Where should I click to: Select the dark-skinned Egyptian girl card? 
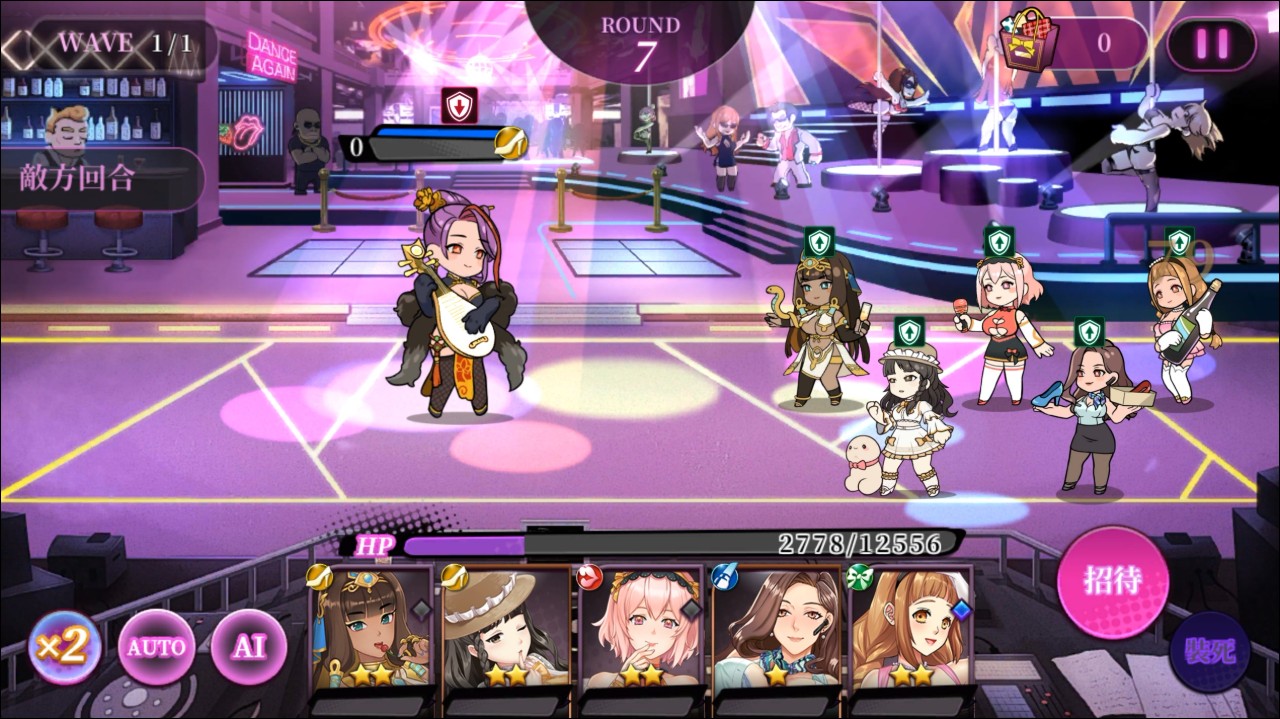[370, 628]
